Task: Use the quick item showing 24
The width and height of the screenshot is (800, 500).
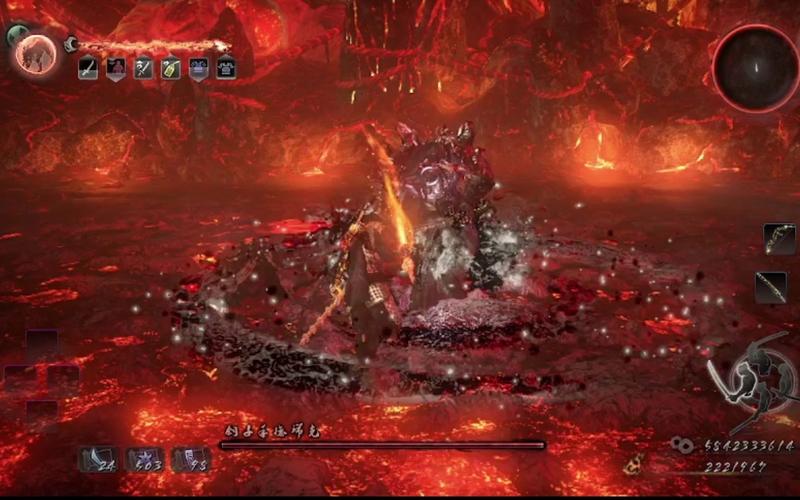Action: coord(98,459)
